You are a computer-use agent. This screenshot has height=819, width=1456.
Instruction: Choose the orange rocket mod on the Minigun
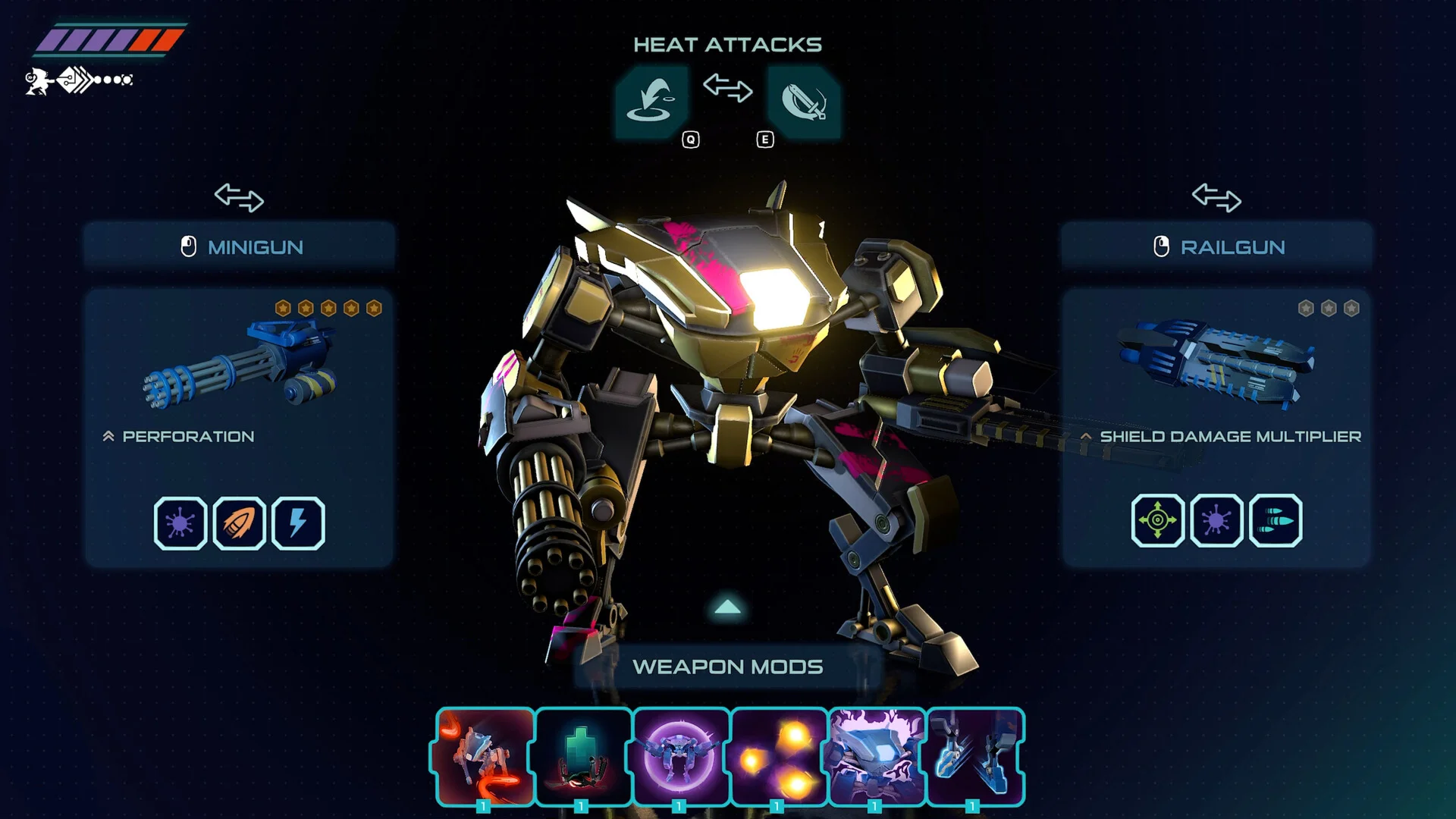click(240, 522)
